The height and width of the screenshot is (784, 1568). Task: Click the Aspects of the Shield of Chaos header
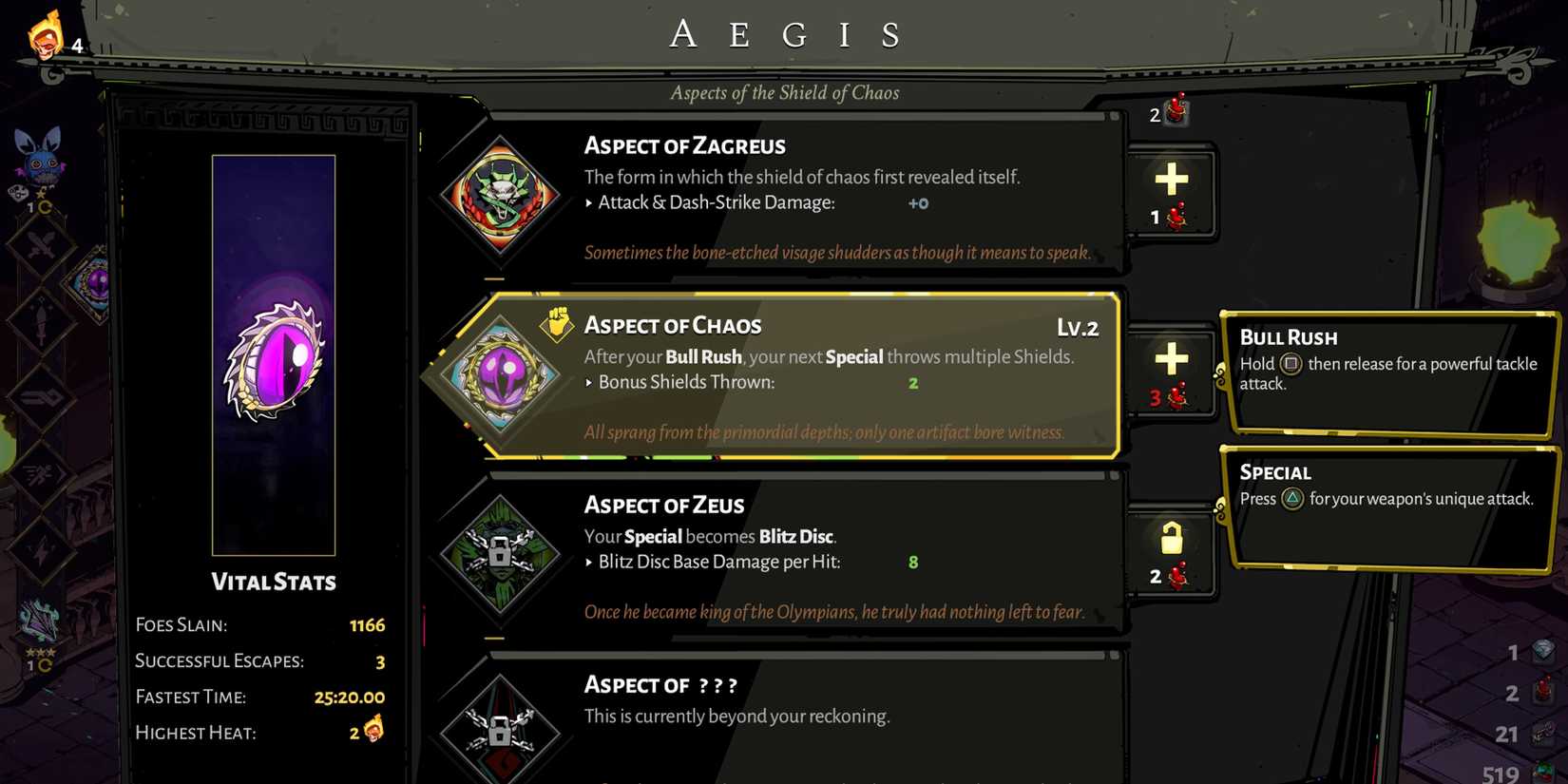coord(784,92)
